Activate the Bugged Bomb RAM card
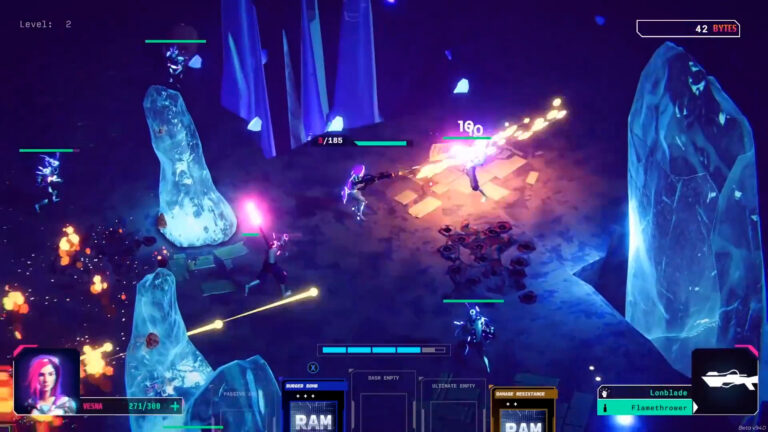Viewport: 768px width, 432px height. coord(312,408)
